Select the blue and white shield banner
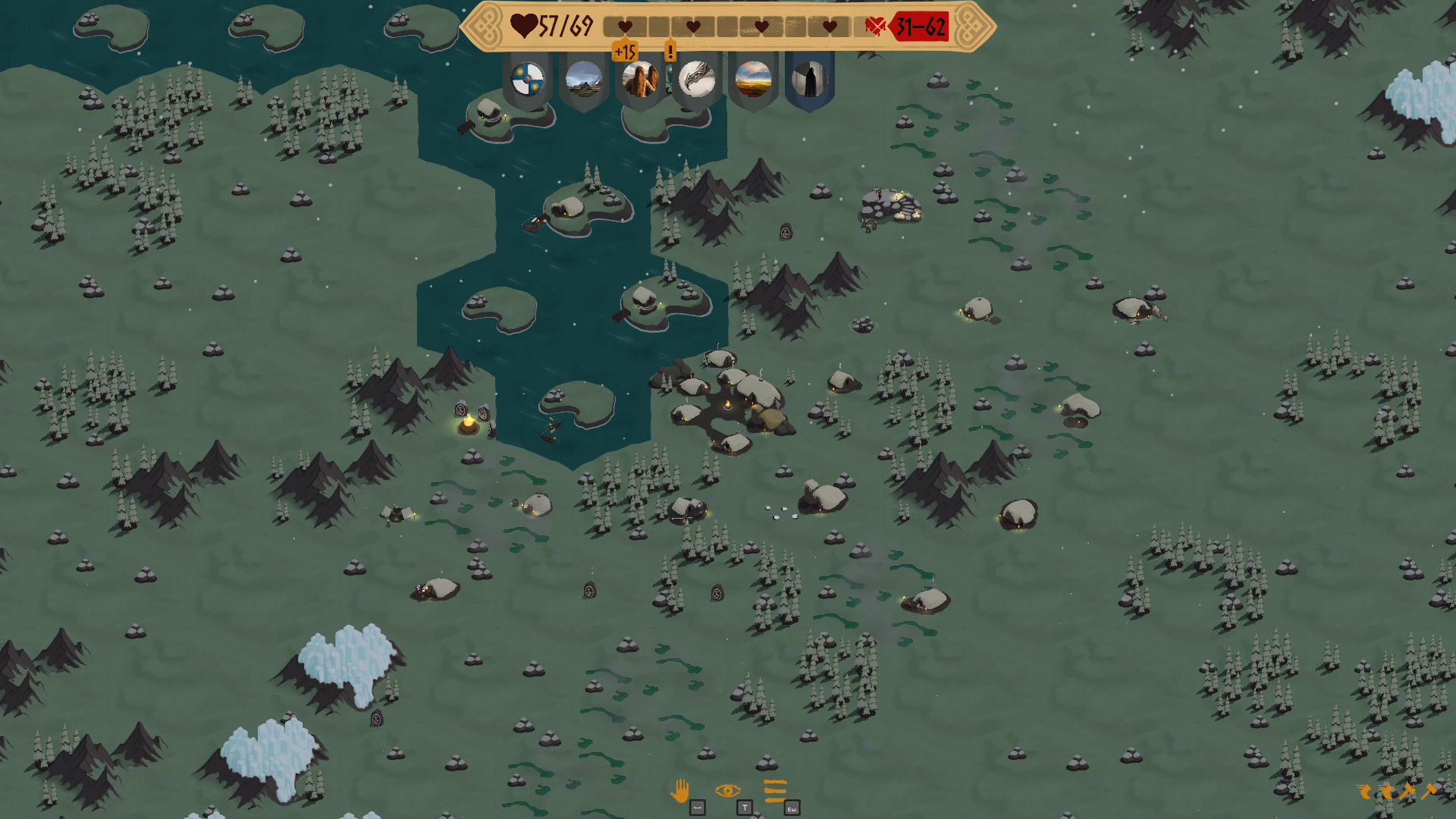 [x=528, y=79]
